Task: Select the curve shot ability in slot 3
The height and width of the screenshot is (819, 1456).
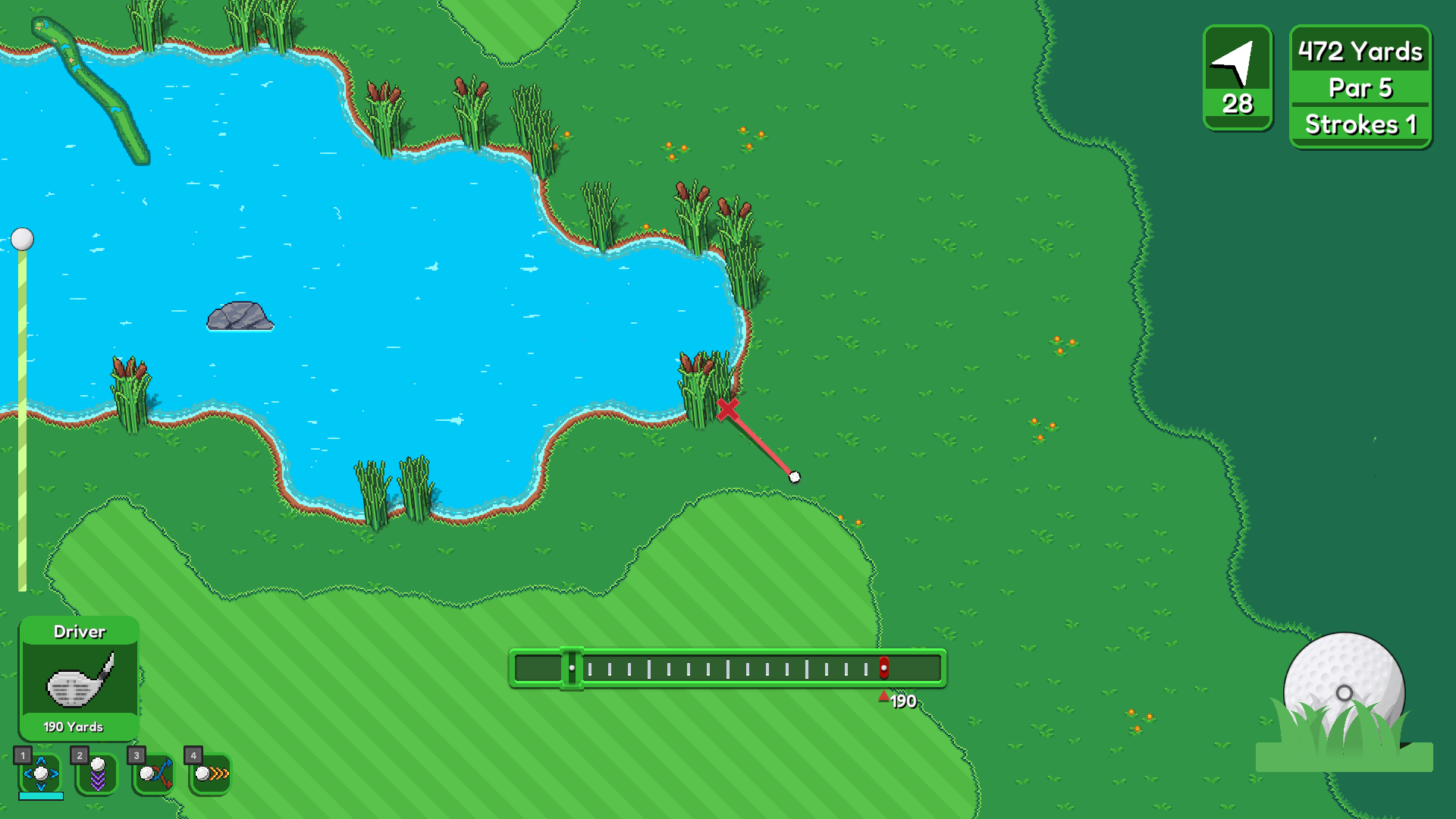Action: (x=154, y=773)
